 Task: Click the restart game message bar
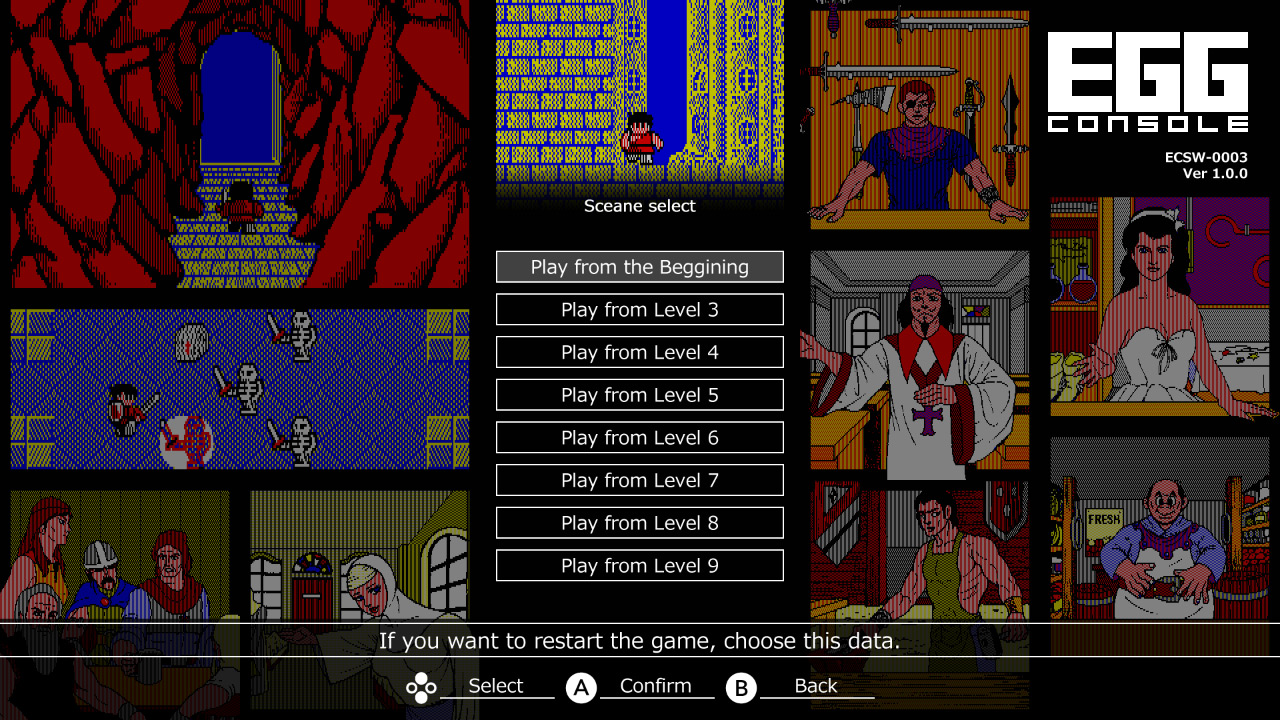(639, 641)
